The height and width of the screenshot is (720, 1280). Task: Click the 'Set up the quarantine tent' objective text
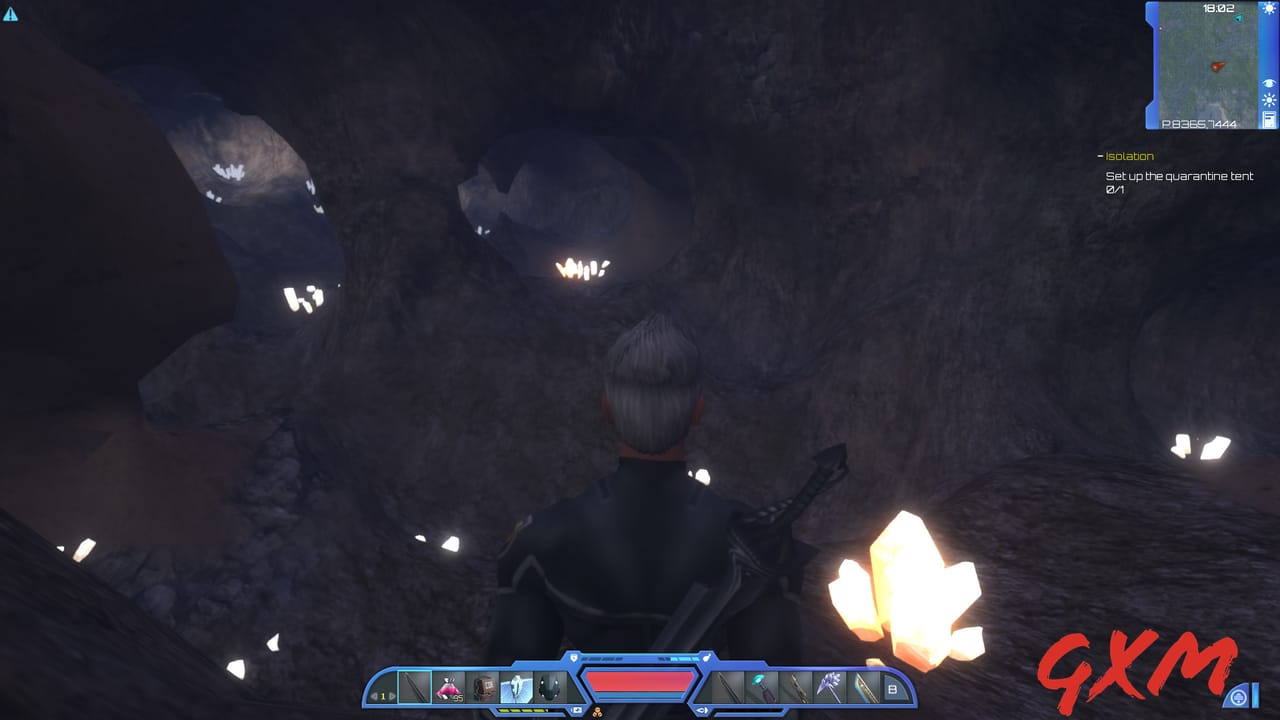coord(1178,175)
